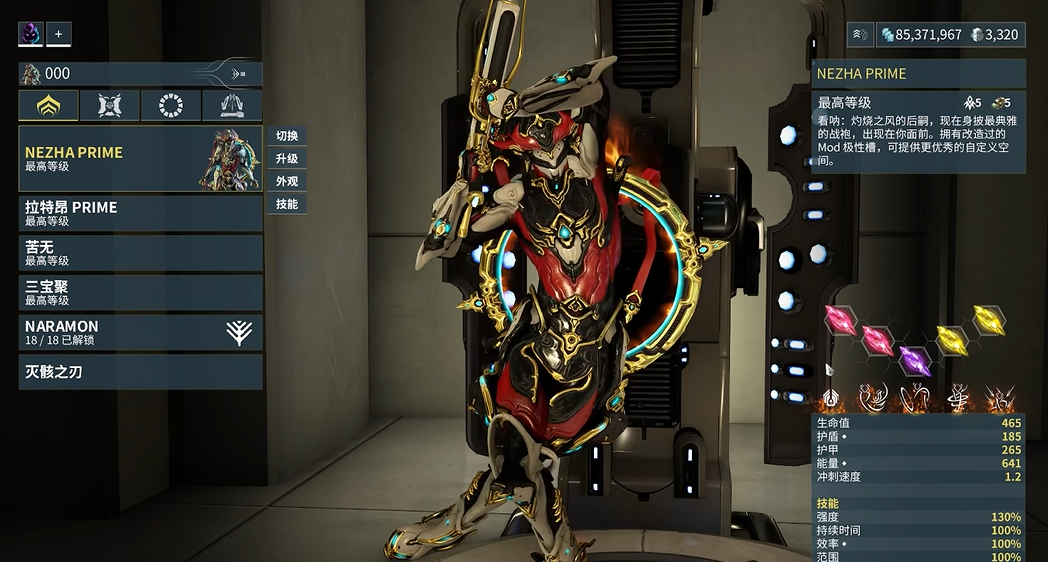Open the segmented ring icon tab

(171, 106)
